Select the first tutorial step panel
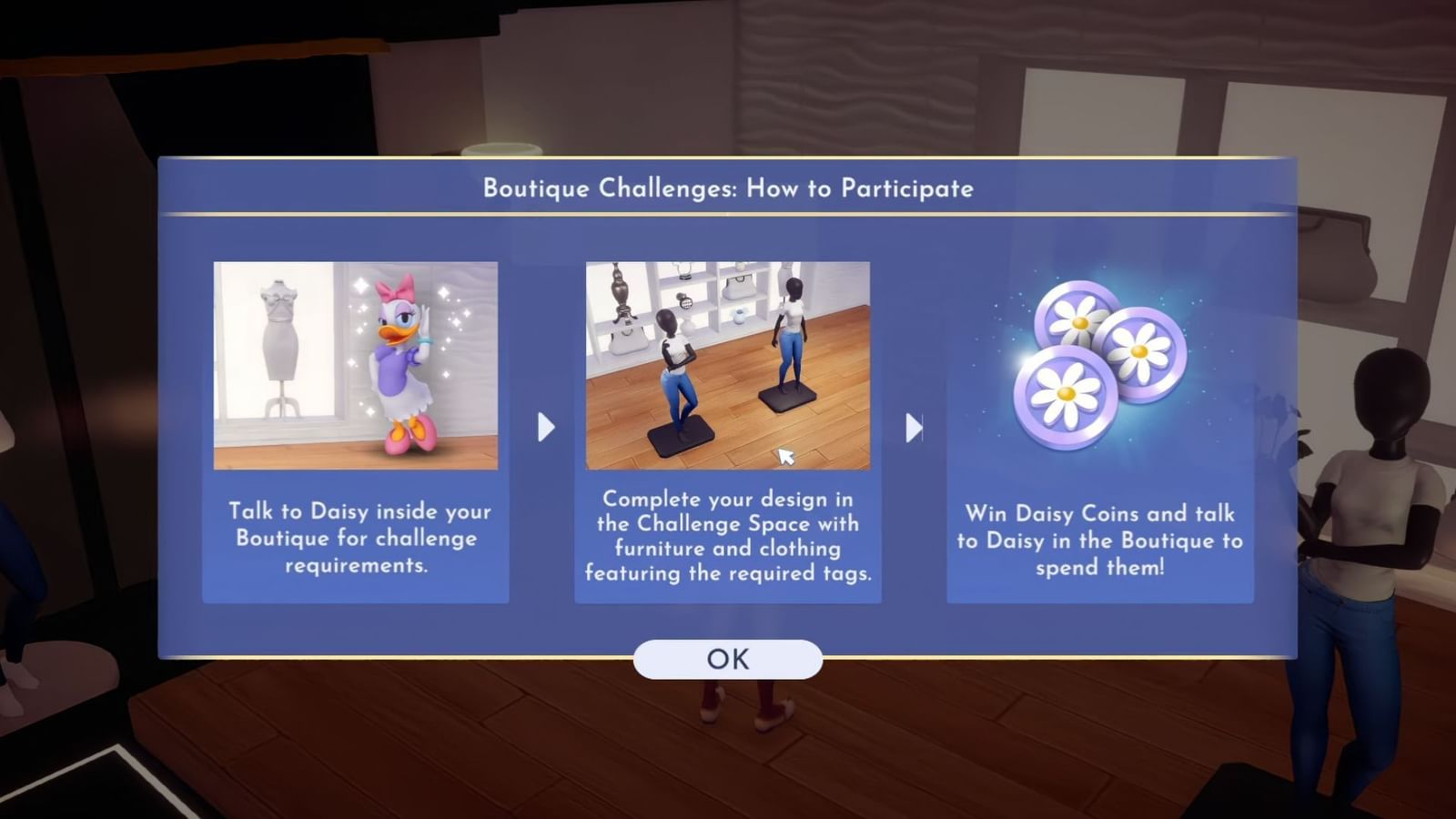The height and width of the screenshot is (819, 1456). (x=356, y=428)
